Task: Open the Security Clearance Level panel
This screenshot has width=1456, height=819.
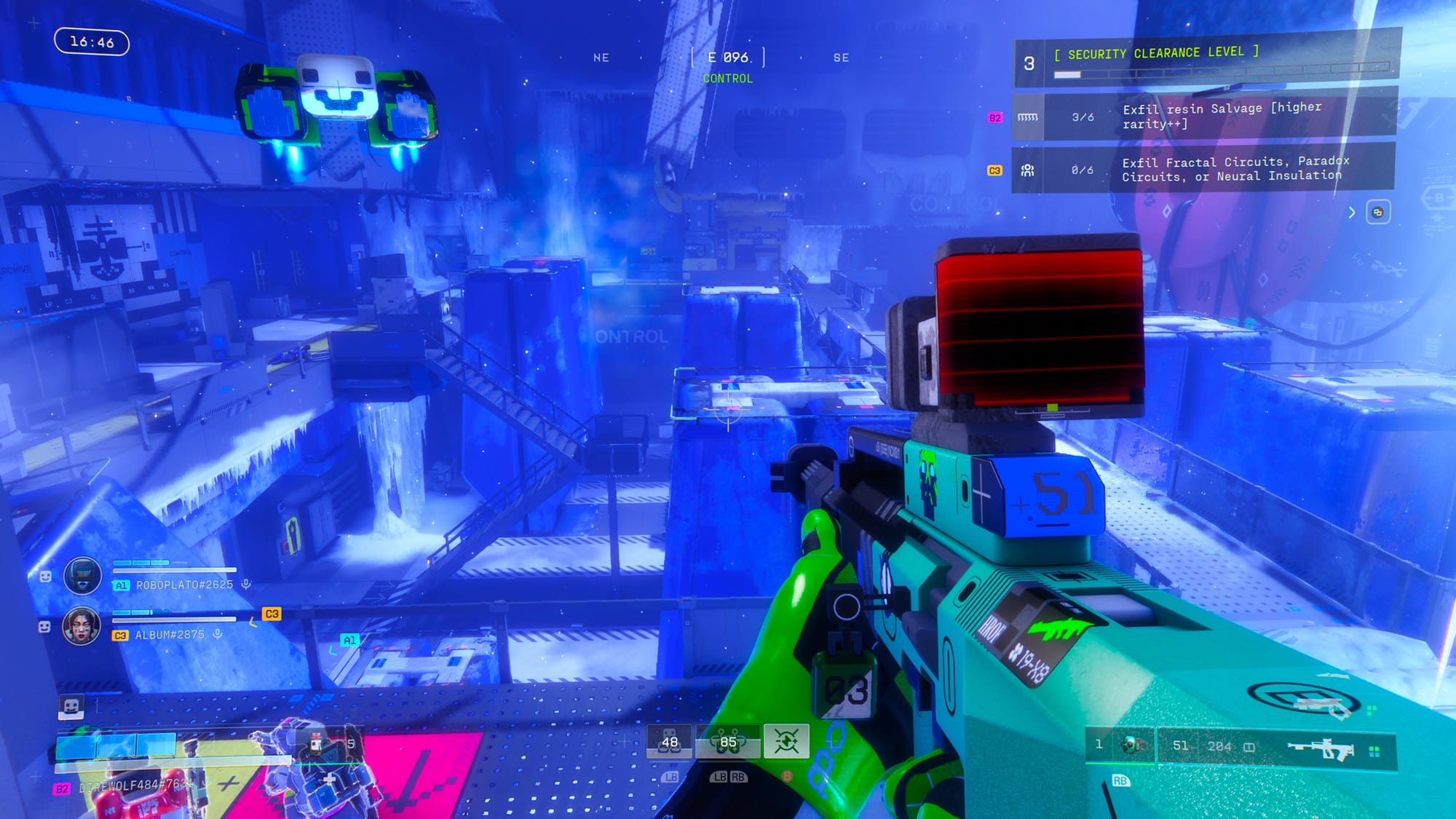Action: 1158,53
